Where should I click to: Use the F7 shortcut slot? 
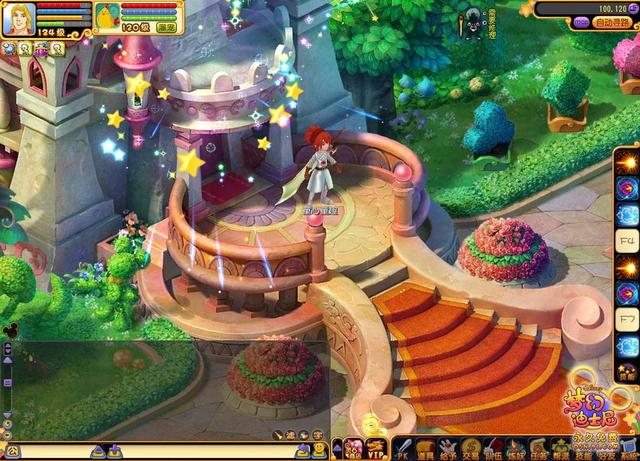(x=626, y=319)
